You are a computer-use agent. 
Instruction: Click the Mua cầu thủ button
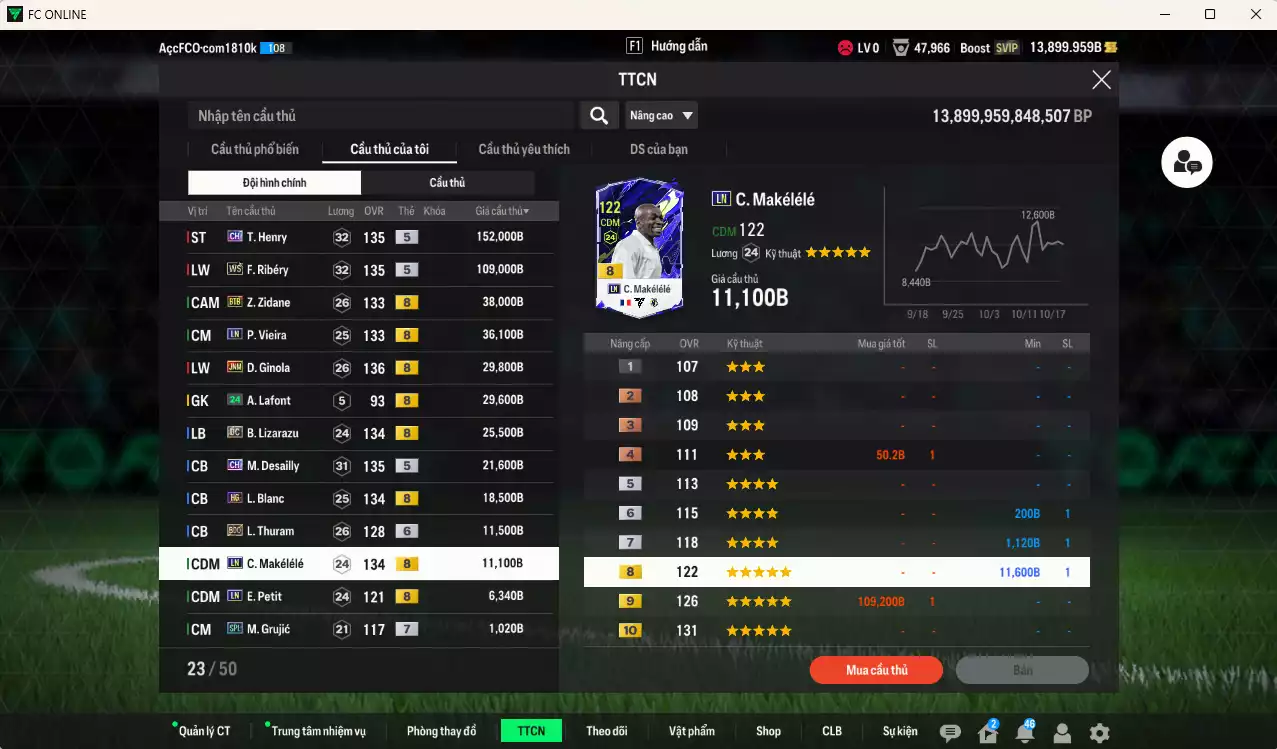point(876,670)
